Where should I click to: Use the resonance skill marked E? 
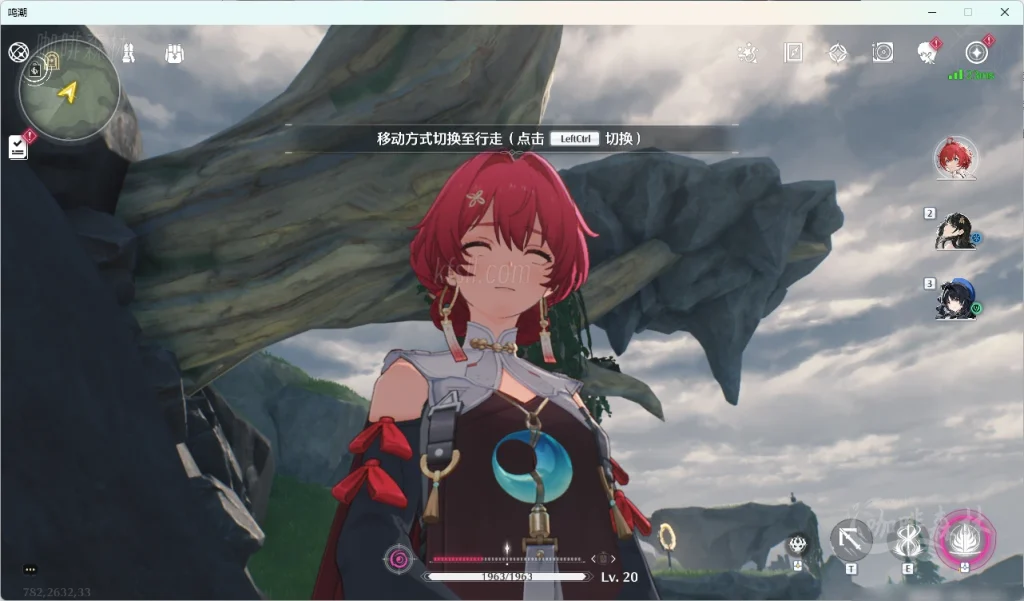908,541
